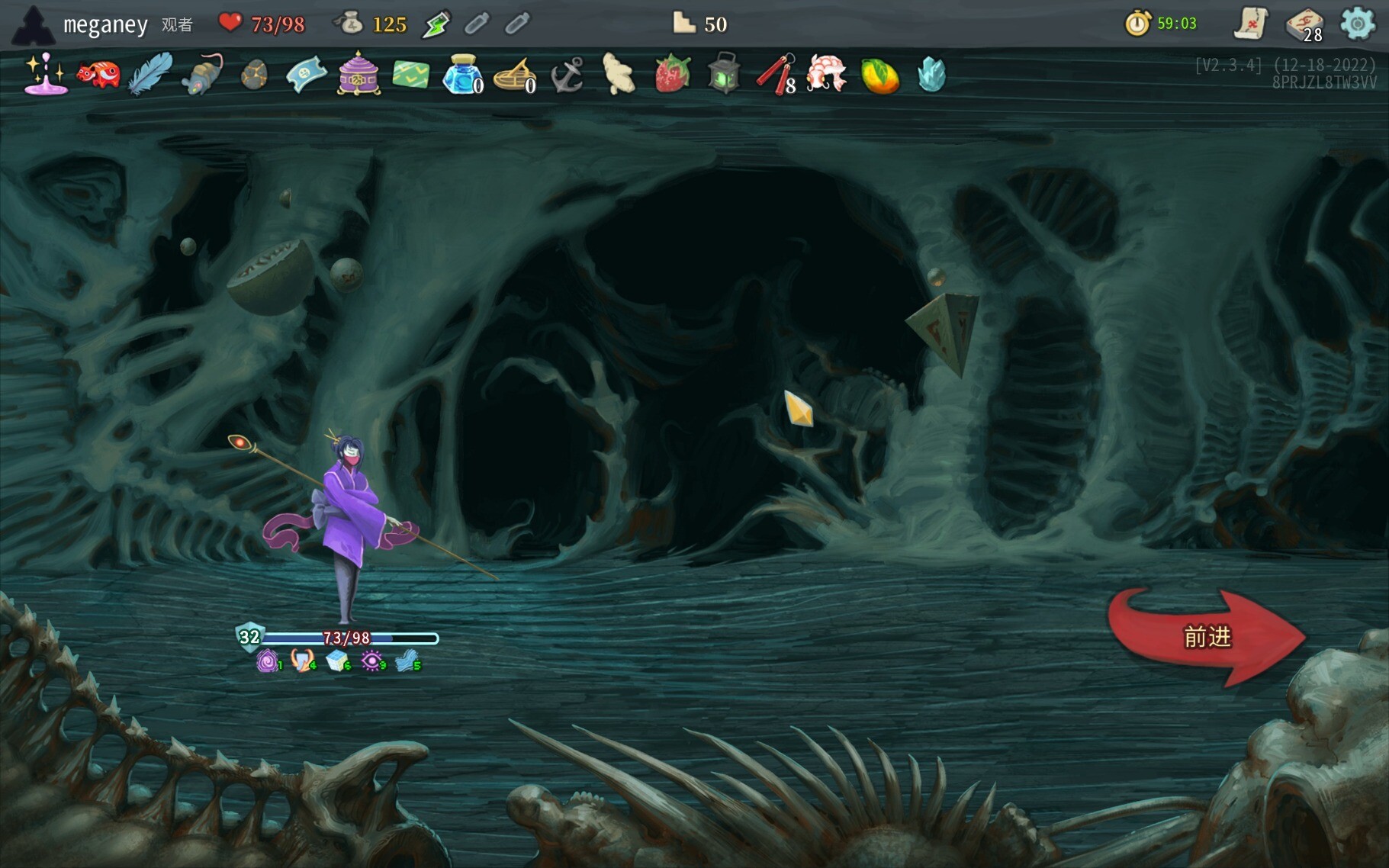Check the Sundial relic
The width and height of the screenshot is (1389, 868).
tap(514, 76)
